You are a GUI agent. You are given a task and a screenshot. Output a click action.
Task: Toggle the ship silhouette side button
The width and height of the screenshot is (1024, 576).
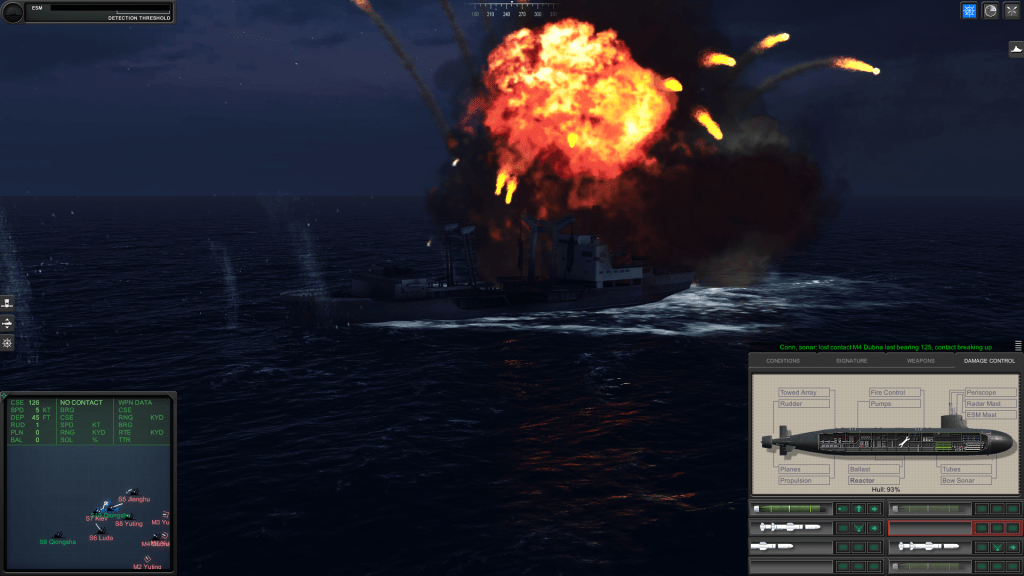(1015, 47)
